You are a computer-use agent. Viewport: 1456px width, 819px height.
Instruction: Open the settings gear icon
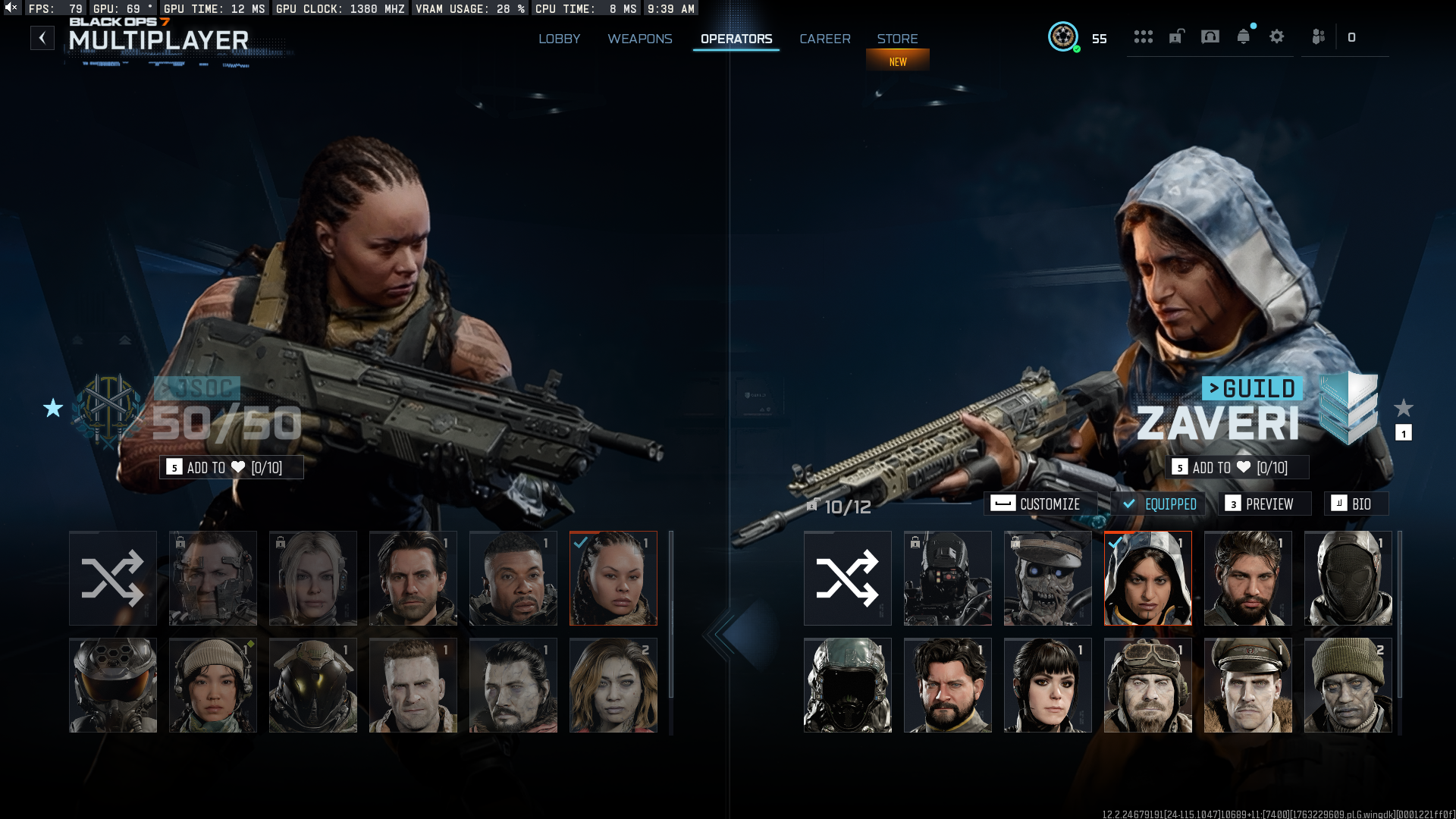tap(1276, 36)
